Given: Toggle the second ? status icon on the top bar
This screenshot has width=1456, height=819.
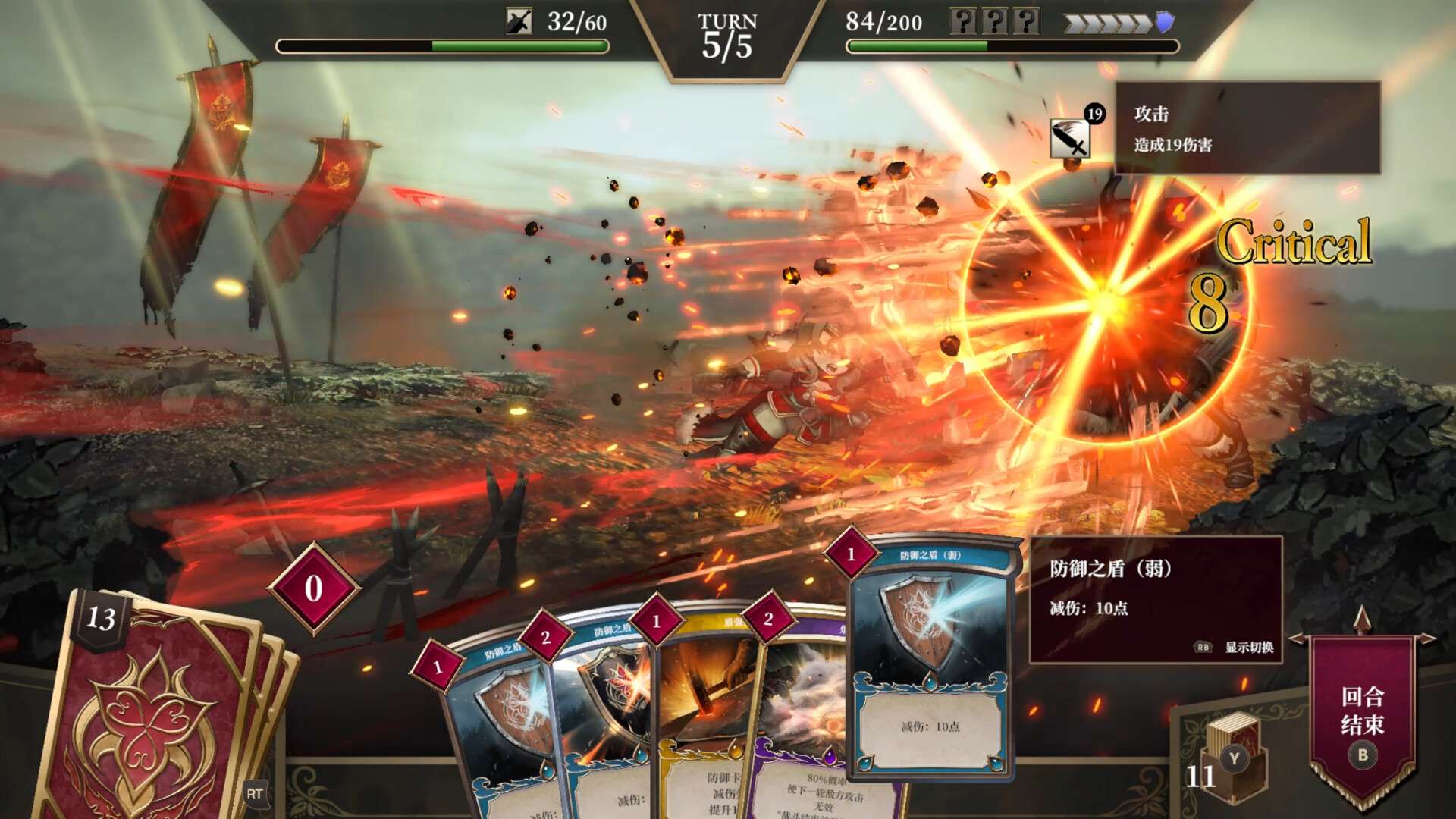Looking at the screenshot, I should pos(994,20).
